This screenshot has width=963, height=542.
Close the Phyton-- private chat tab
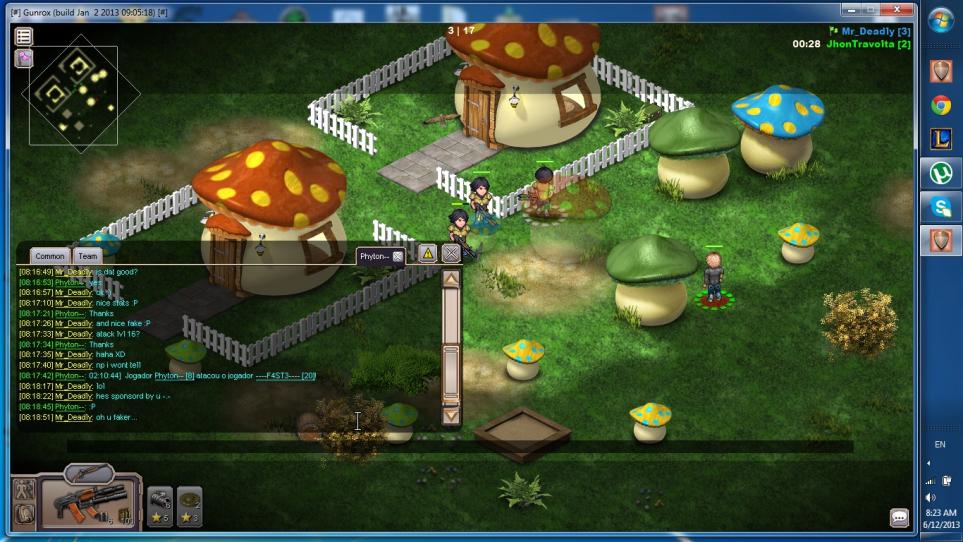[397, 256]
